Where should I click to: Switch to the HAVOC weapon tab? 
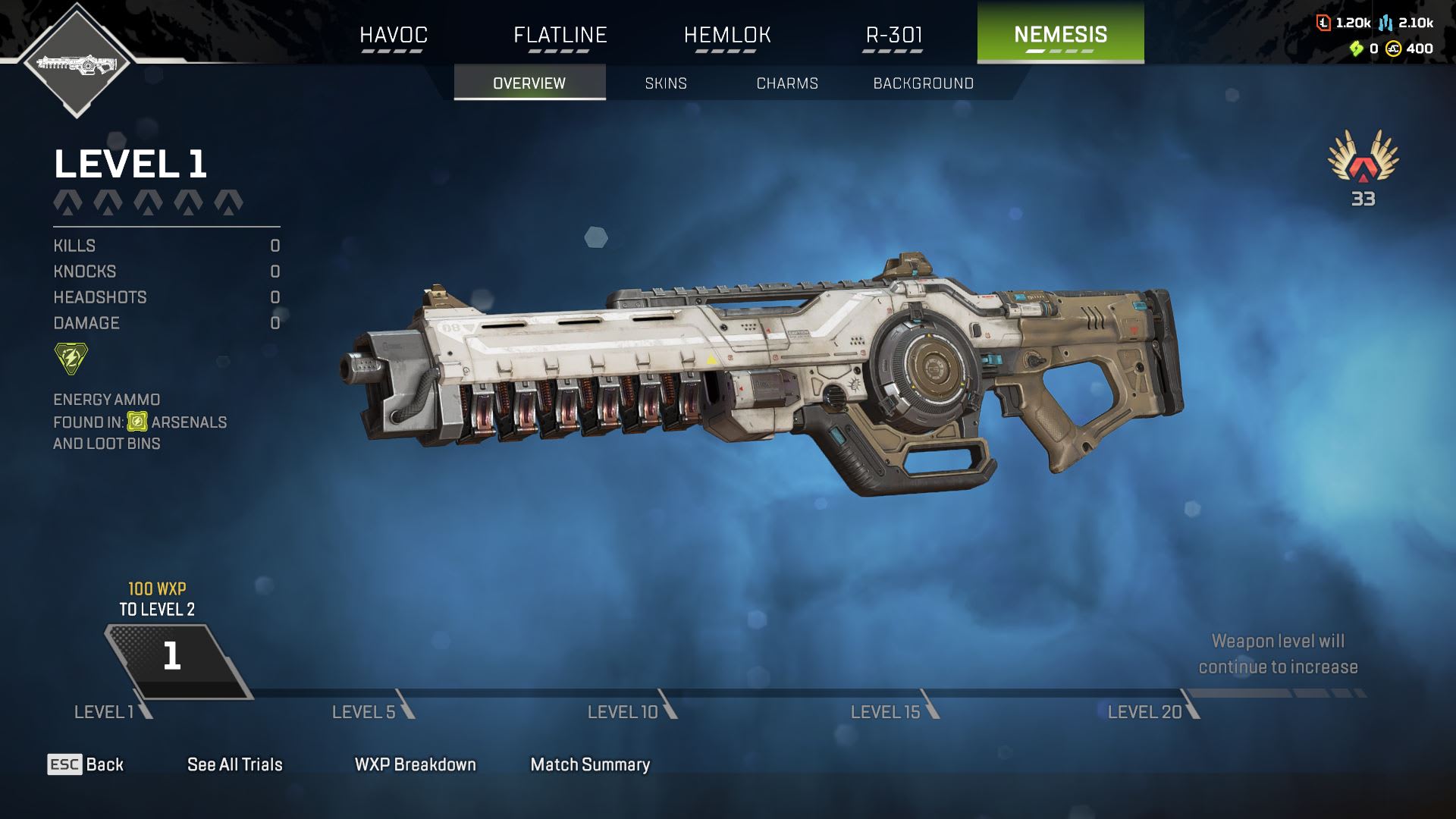(393, 35)
